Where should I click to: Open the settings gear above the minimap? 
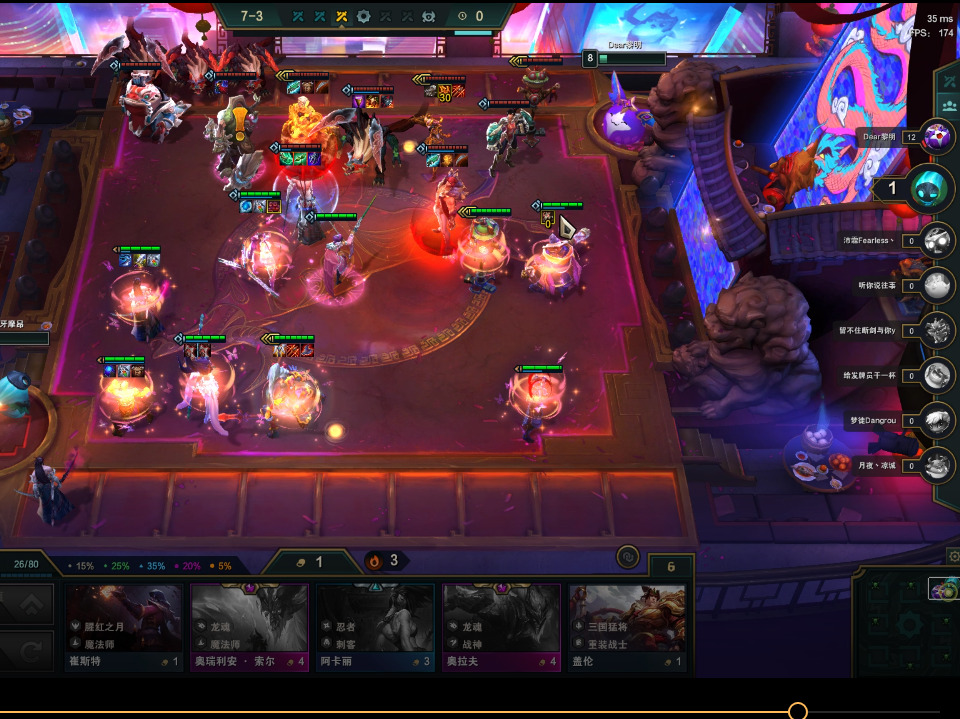(953, 556)
